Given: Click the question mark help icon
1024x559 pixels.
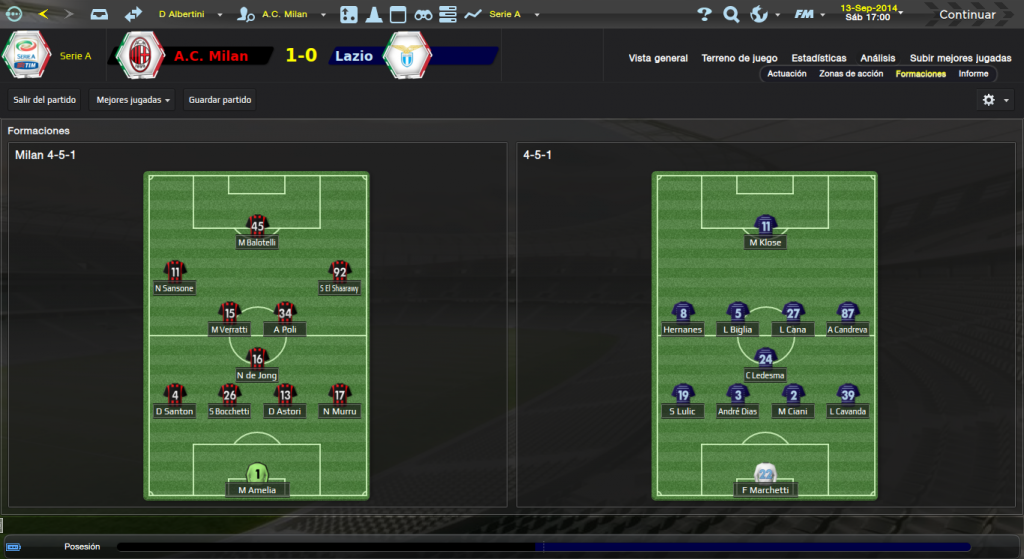Looking at the screenshot, I should click(x=704, y=15).
